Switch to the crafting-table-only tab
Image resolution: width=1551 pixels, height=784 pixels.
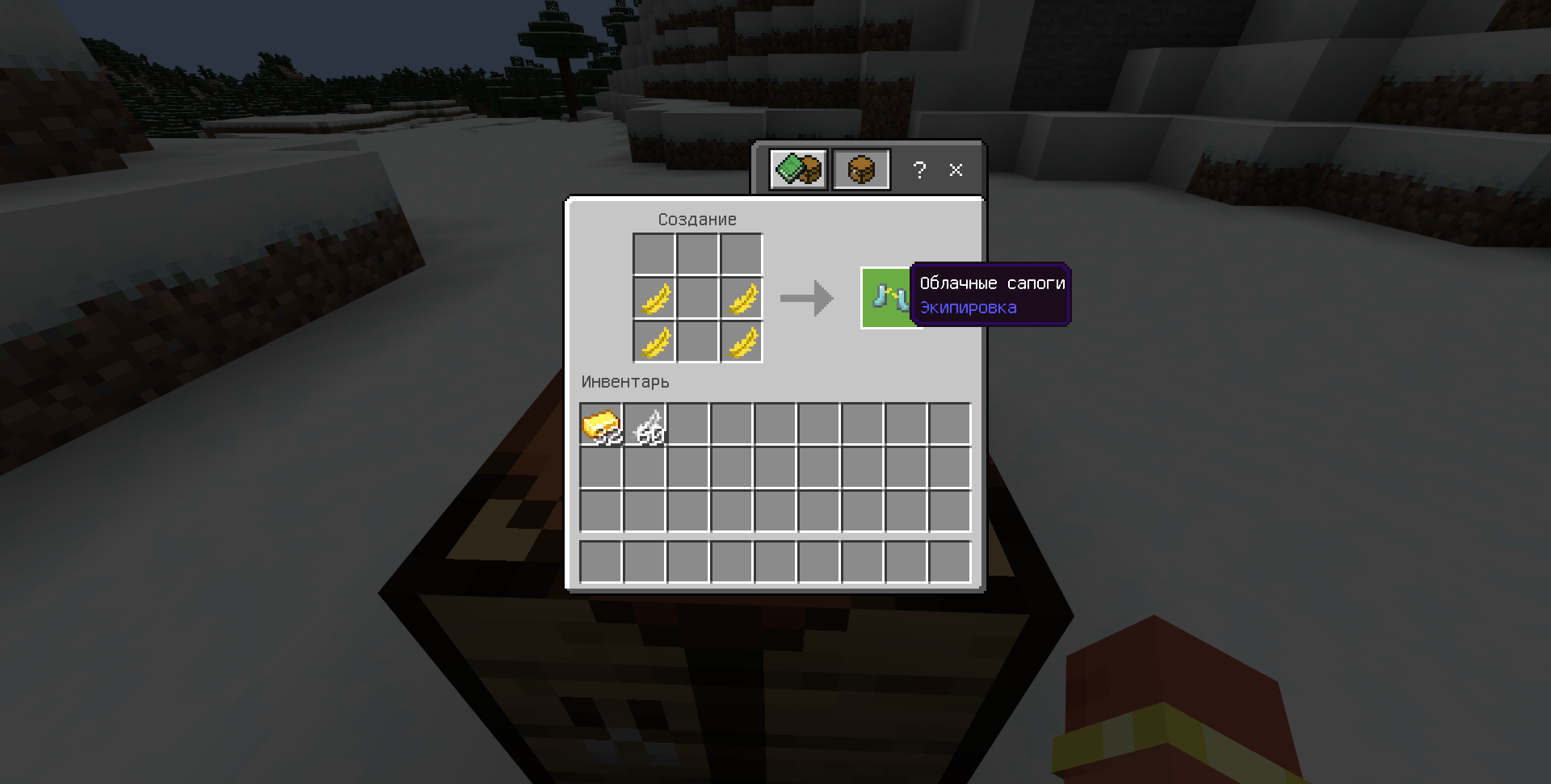click(x=861, y=170)
